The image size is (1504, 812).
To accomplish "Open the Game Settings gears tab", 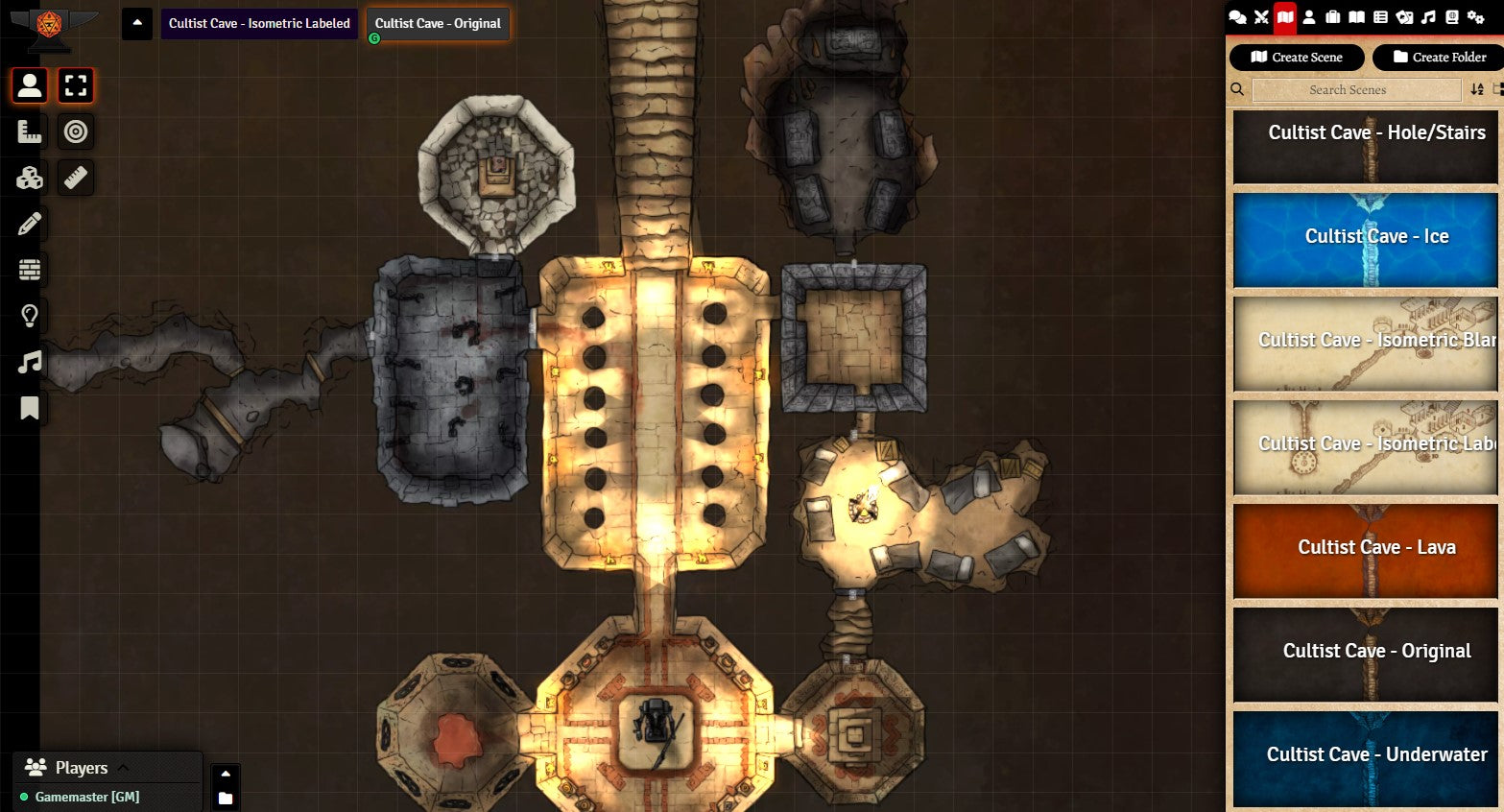I will (1476, 17).
